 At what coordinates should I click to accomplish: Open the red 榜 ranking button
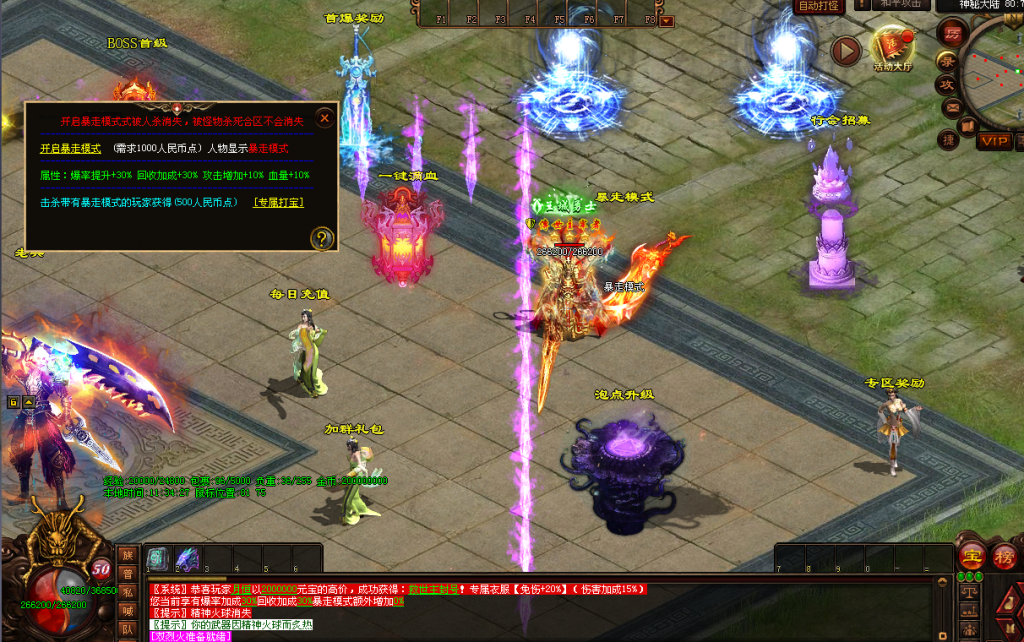pyautogui.click(x=1004, y=556)
